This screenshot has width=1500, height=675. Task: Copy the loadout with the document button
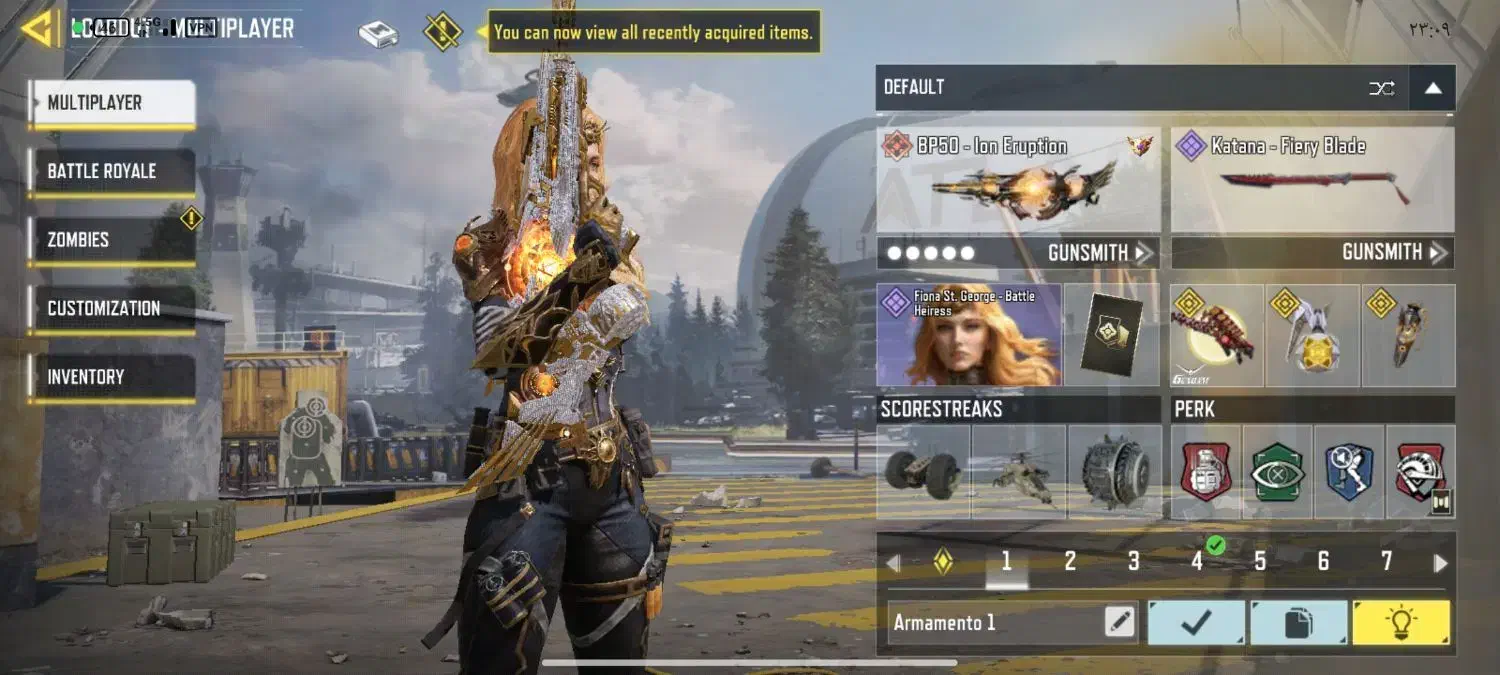[1298, 622]
